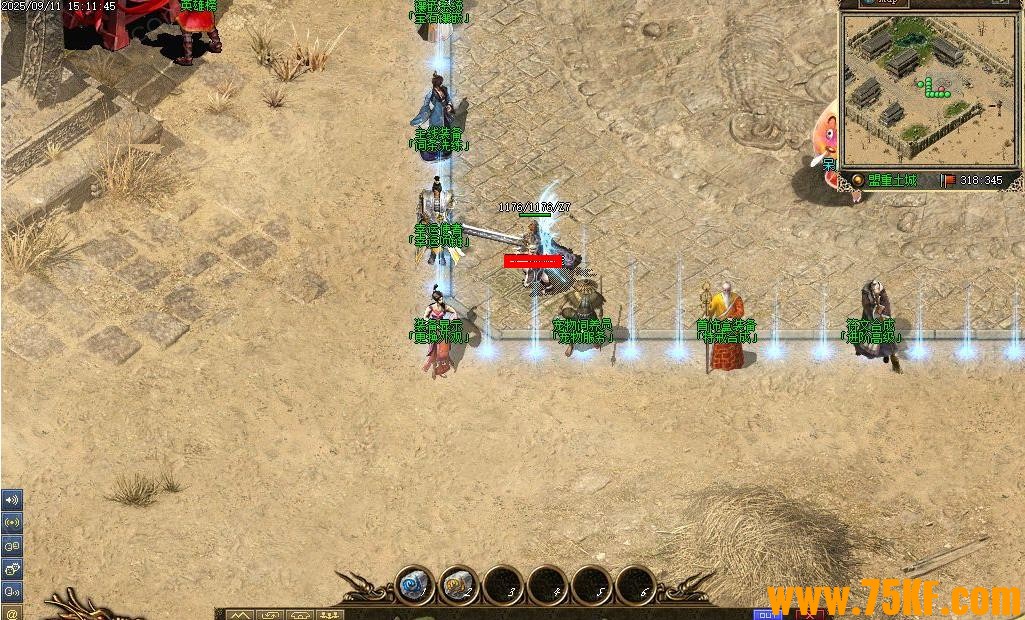This screenshot has width=1025, height=620.
Task: Select the mountain-peak button on bottom bar
Action: click(241, 614)
